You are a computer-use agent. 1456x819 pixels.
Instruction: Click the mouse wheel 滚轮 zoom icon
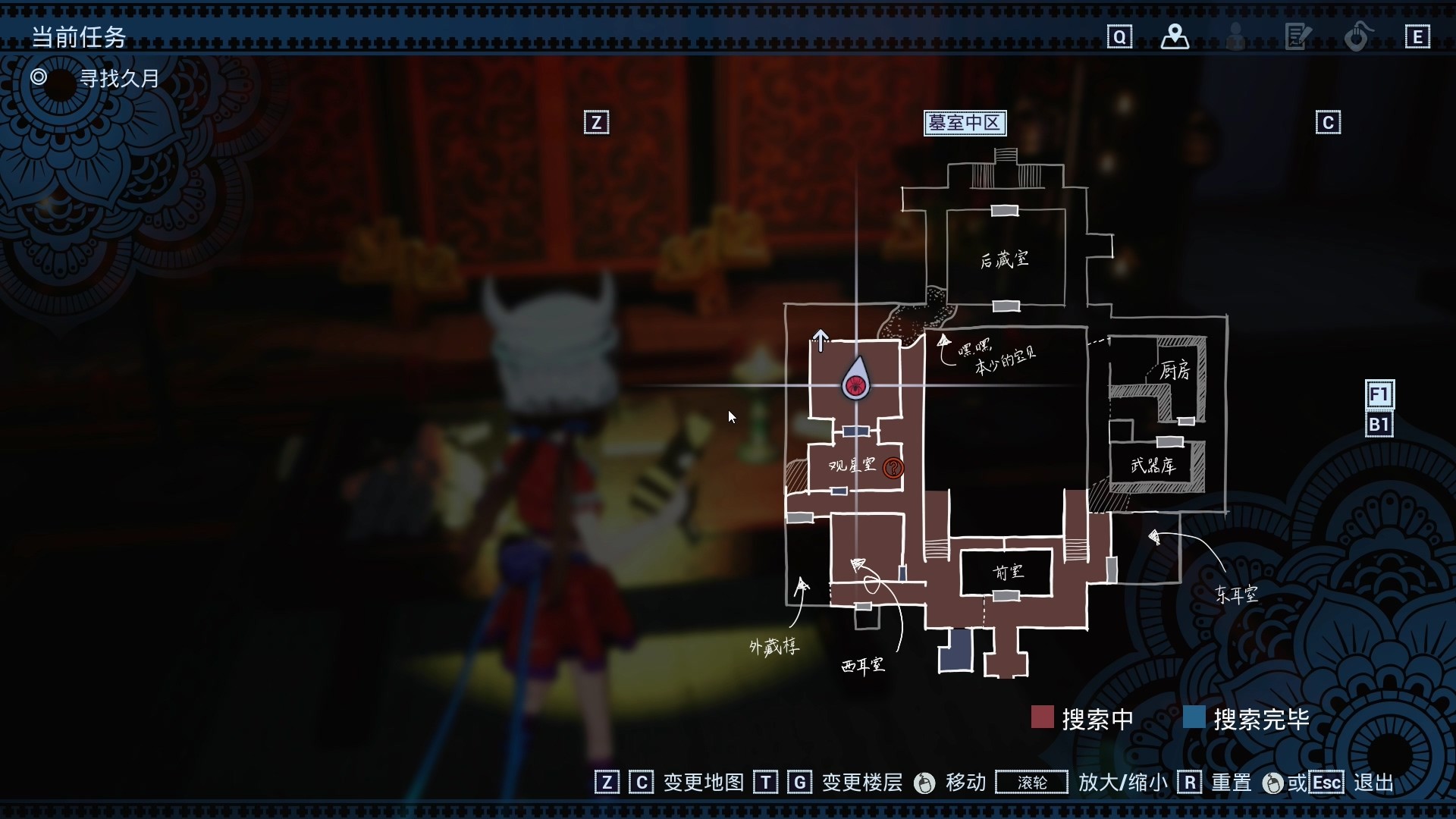[1031, 782]
